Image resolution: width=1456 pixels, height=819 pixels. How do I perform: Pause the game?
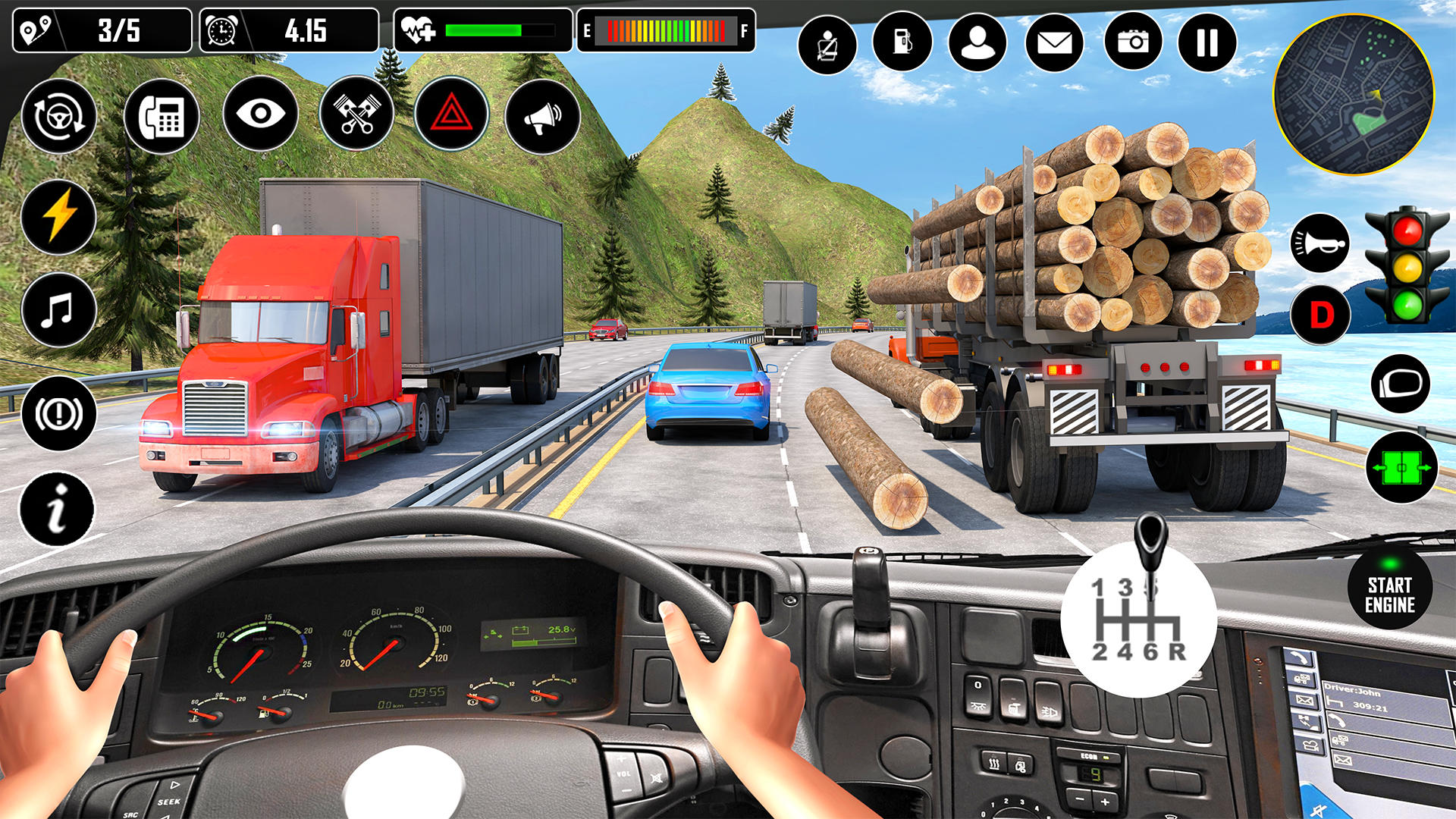coord(1207,42)
